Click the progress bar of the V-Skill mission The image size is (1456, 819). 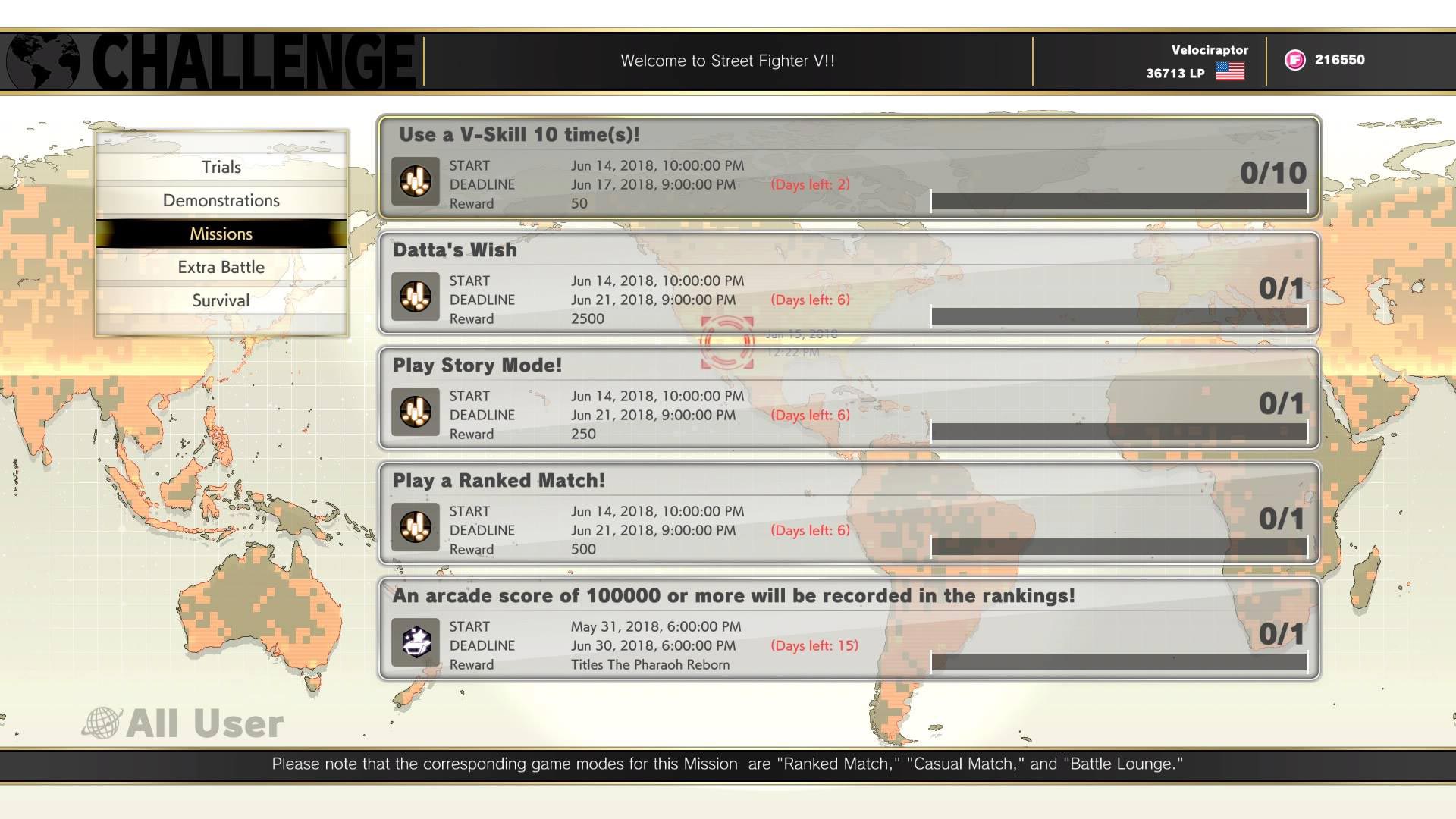click(x=1119, y=202)
